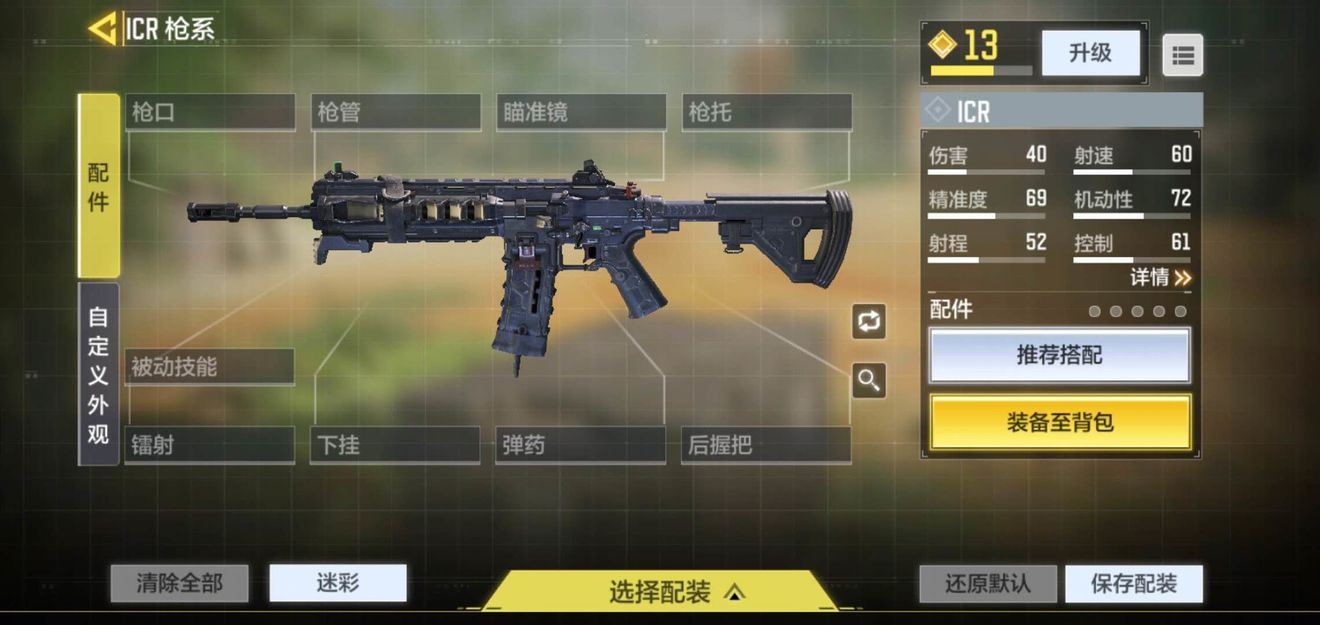This screenshot has width=1320, height=625.
Task: Open the list menu icon
Action: [x=1182, y=55]
